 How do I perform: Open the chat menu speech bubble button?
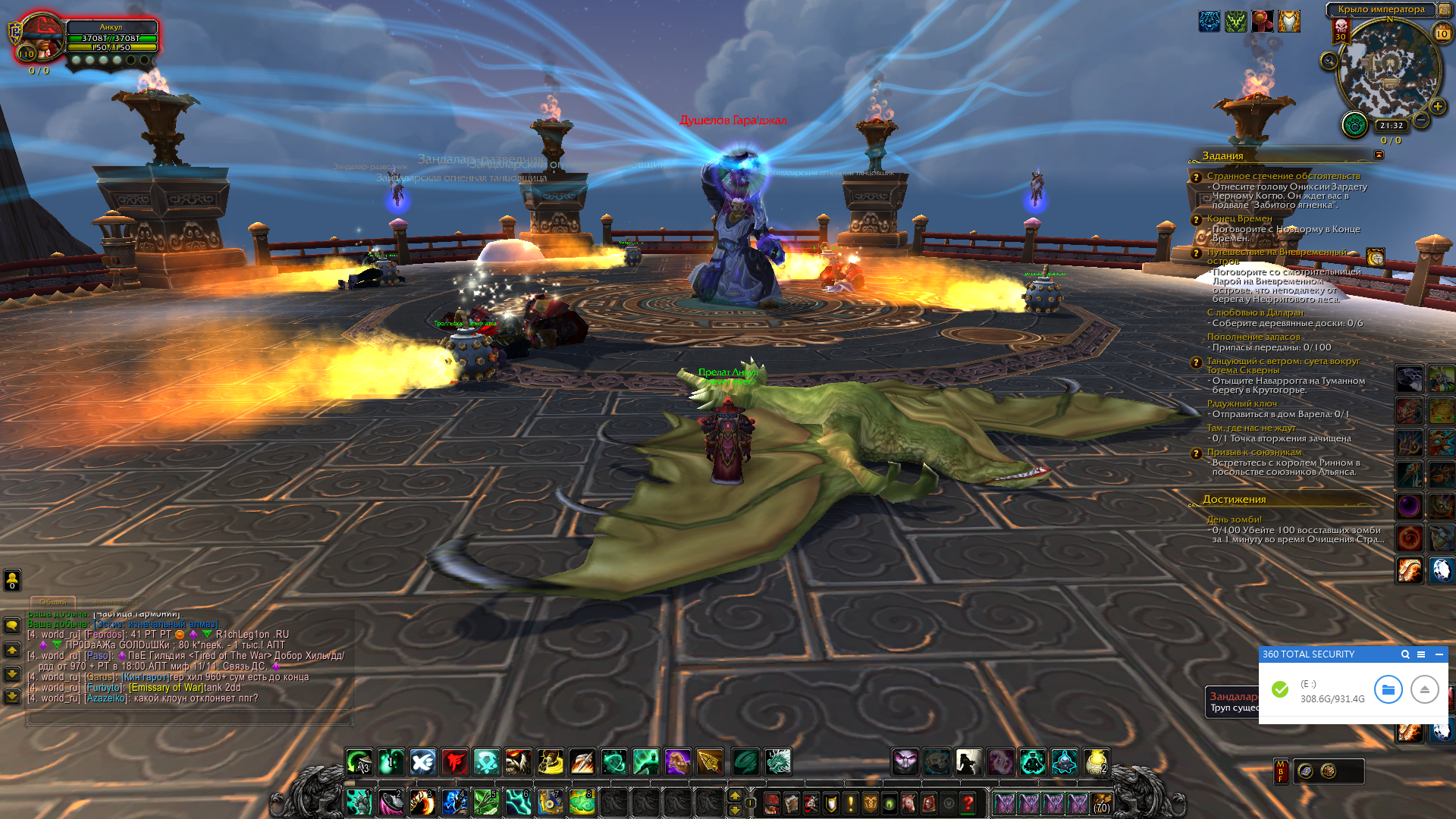(12, 626)
